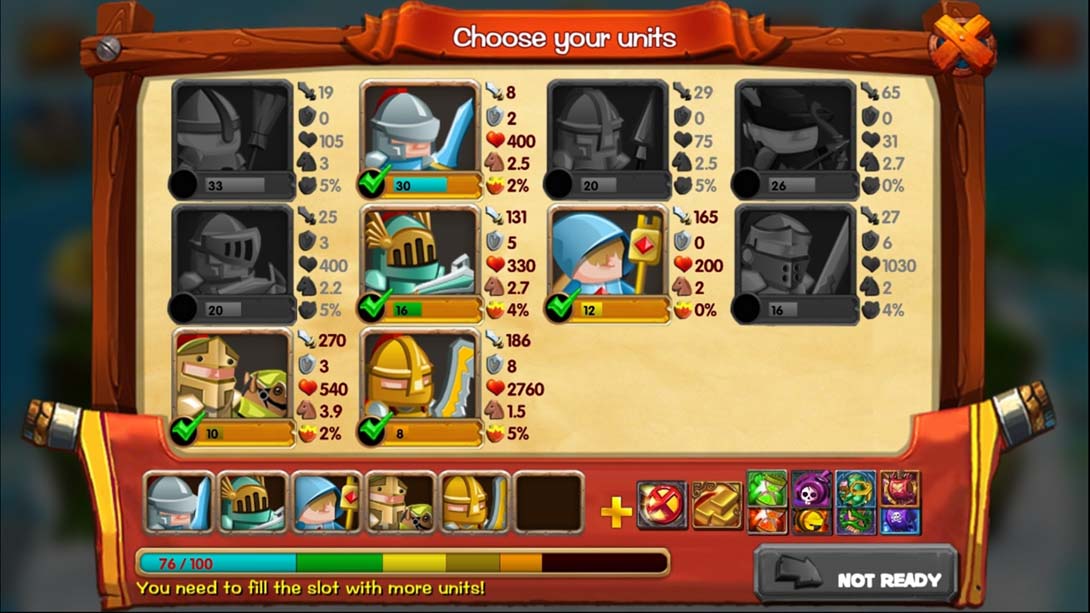1090x613 pixels.
Task: Select the green potion flask icon
Action: [x=766, y=489]
